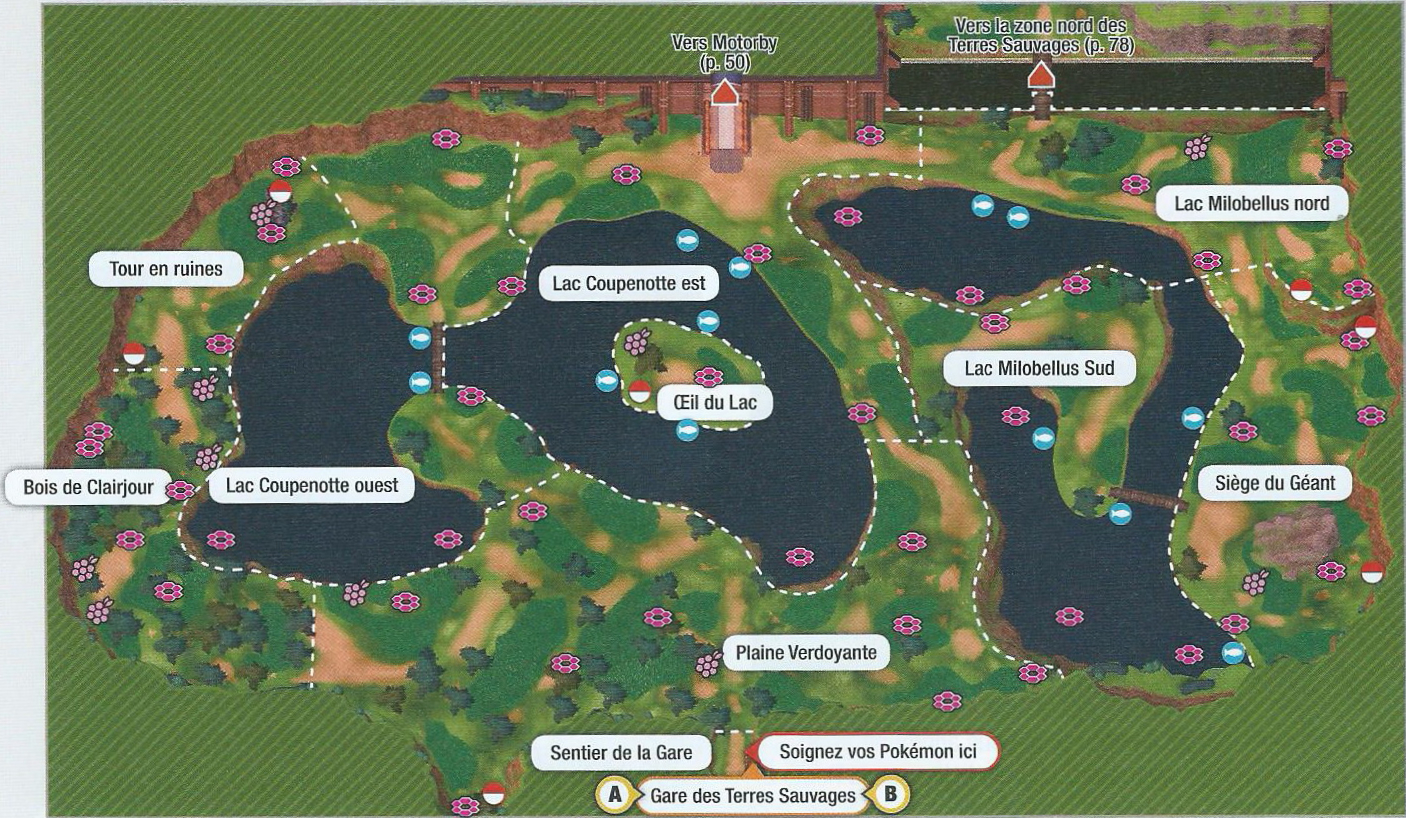Select the Plaine Verdoyante label
This screenshot has width=1406, height=818.
[806, 654]
